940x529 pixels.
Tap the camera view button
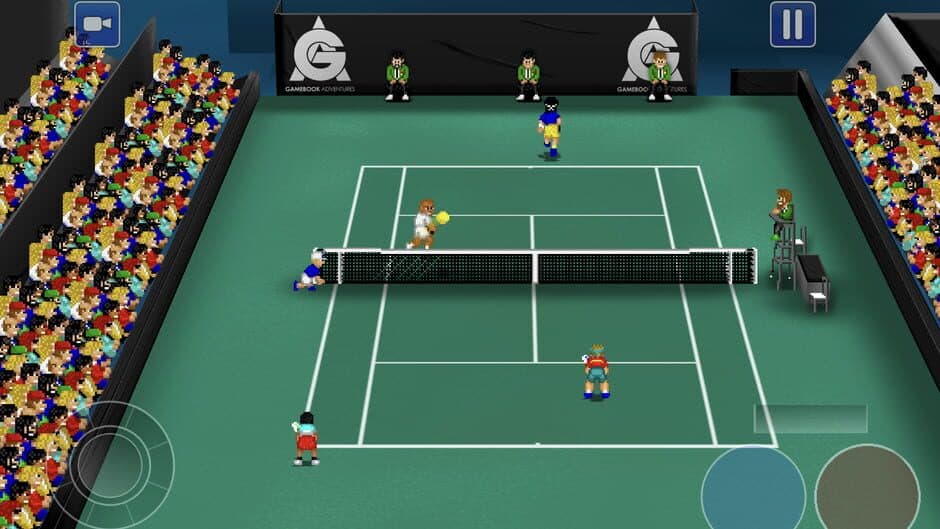(97, 24)
